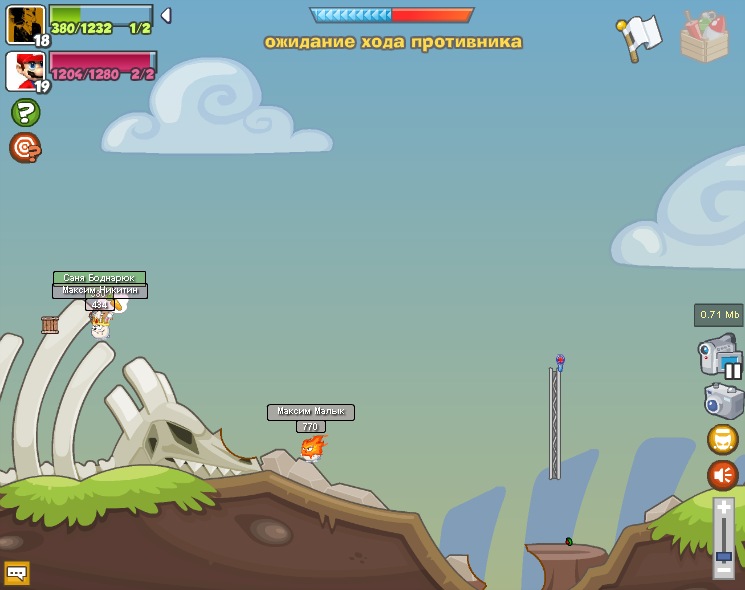Toggle sound with the red speaker button
This screenshot has width=745, height=590.
click(x=723, y=474)
